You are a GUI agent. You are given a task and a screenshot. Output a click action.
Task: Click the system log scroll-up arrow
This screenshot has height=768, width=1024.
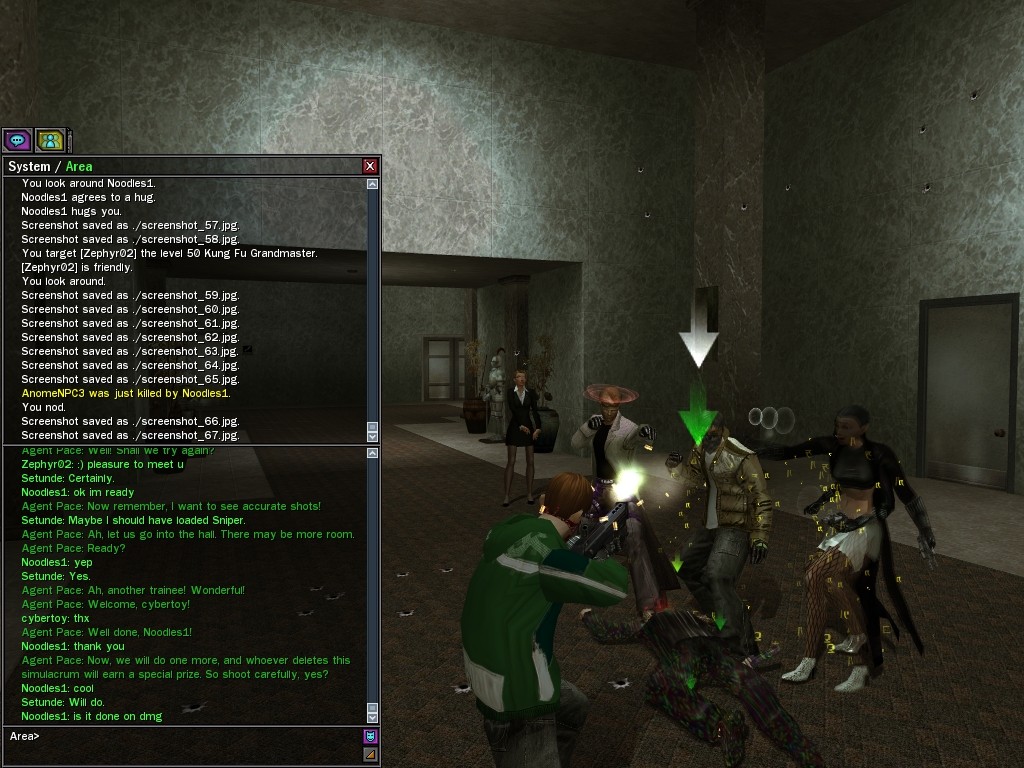[373, 184]
